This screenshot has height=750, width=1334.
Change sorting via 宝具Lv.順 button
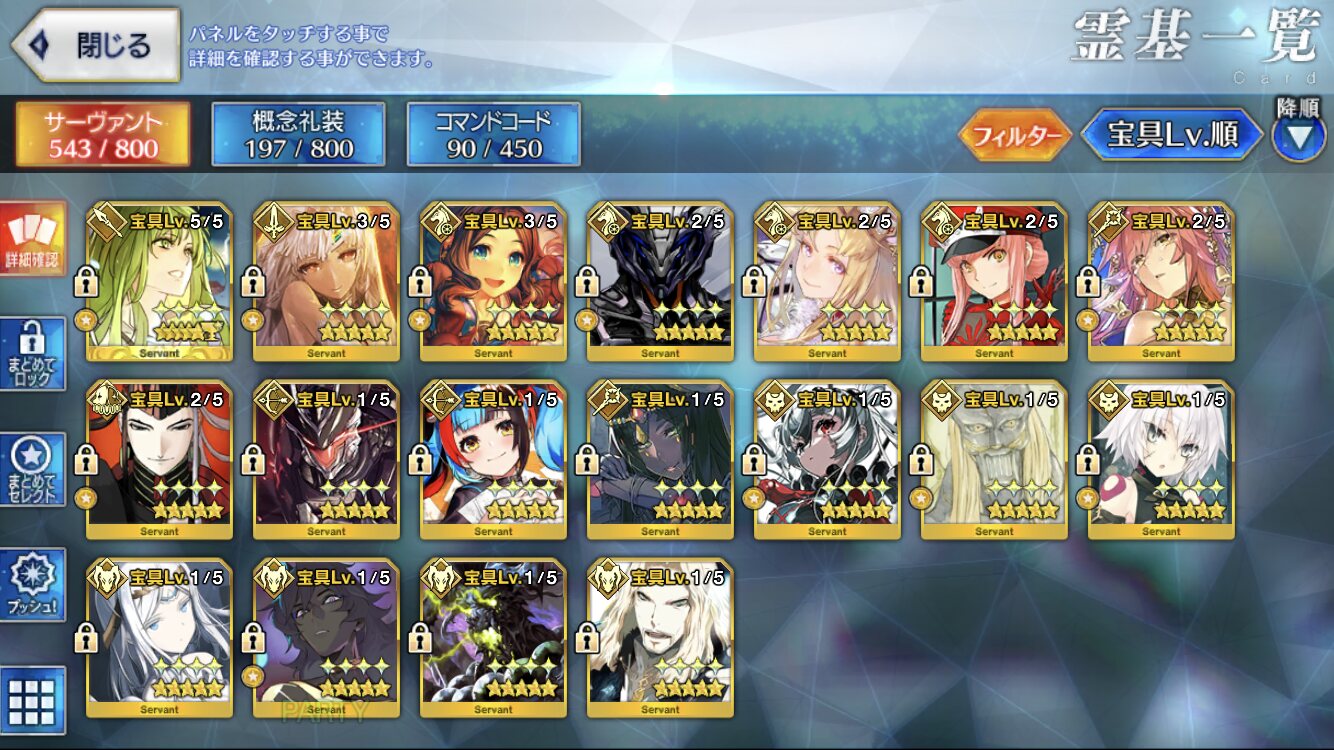coord(1172,136)
